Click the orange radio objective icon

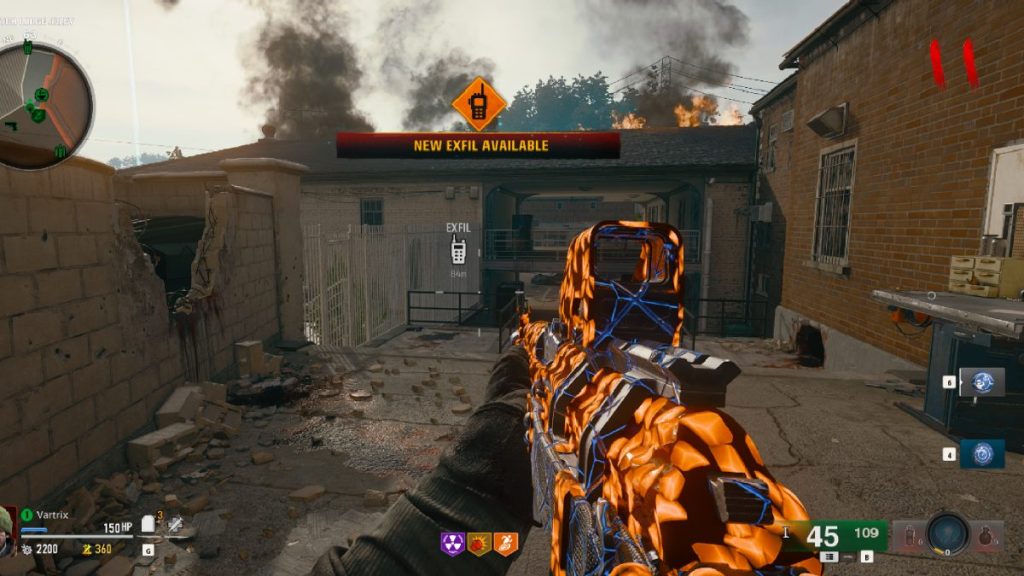point(478,104)
